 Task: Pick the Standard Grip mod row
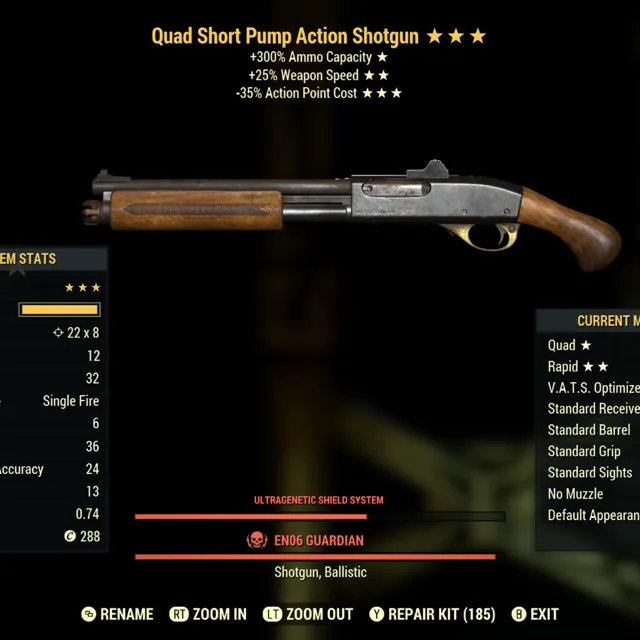(584, 451)
